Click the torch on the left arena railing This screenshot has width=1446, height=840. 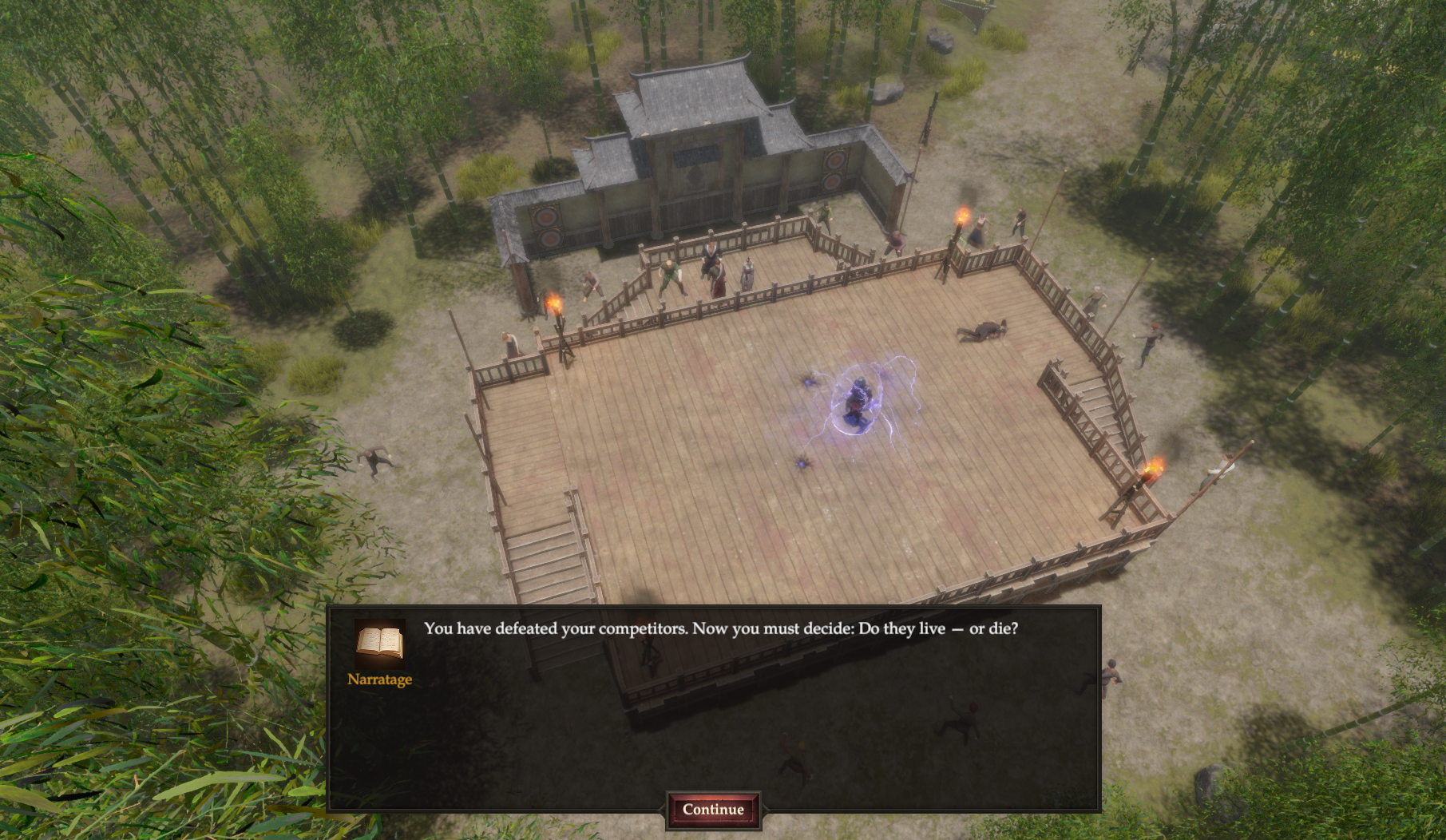(x=555, y=303)
